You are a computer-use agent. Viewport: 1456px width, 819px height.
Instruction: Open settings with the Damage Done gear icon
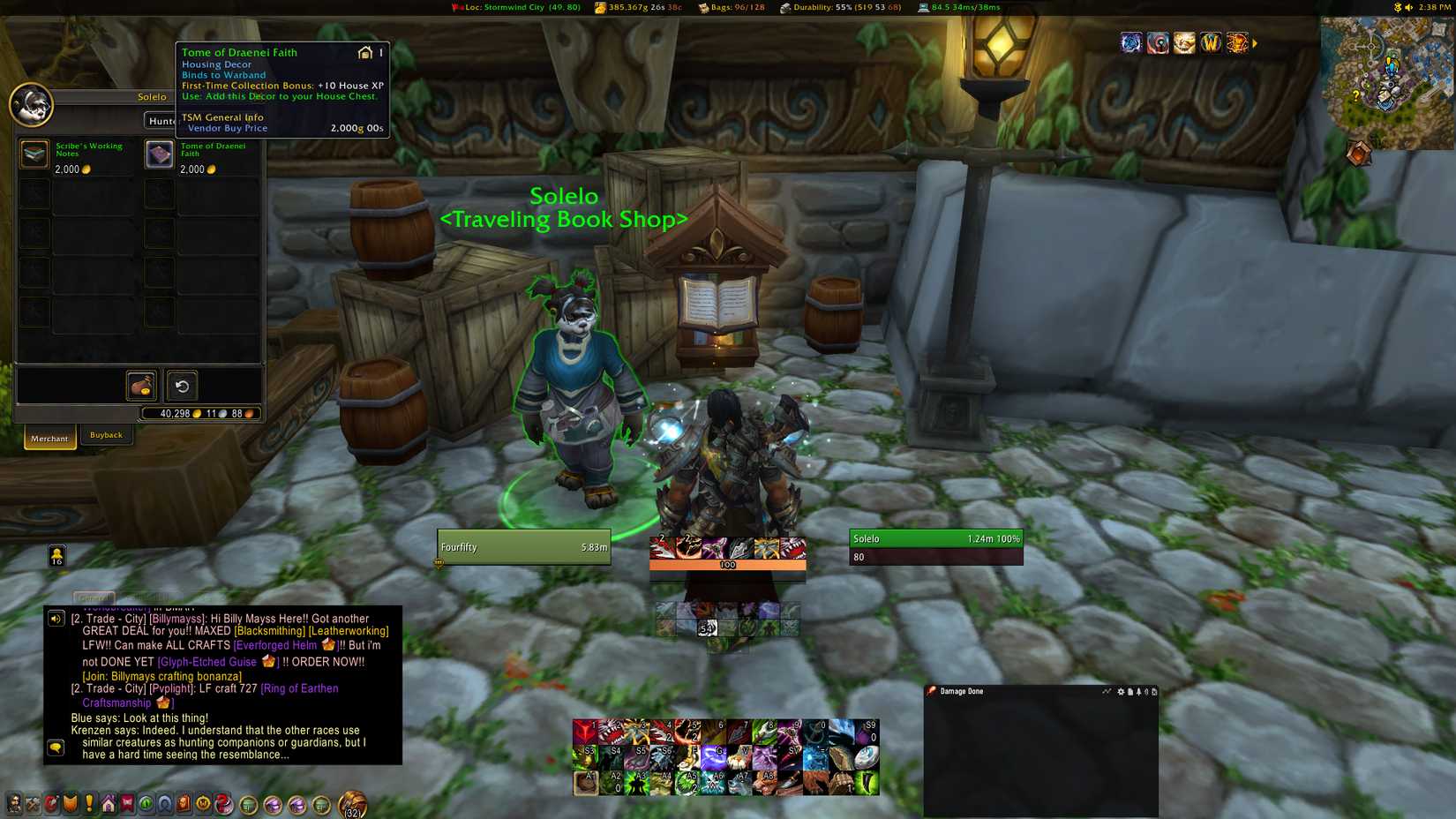click(1121, 692)
